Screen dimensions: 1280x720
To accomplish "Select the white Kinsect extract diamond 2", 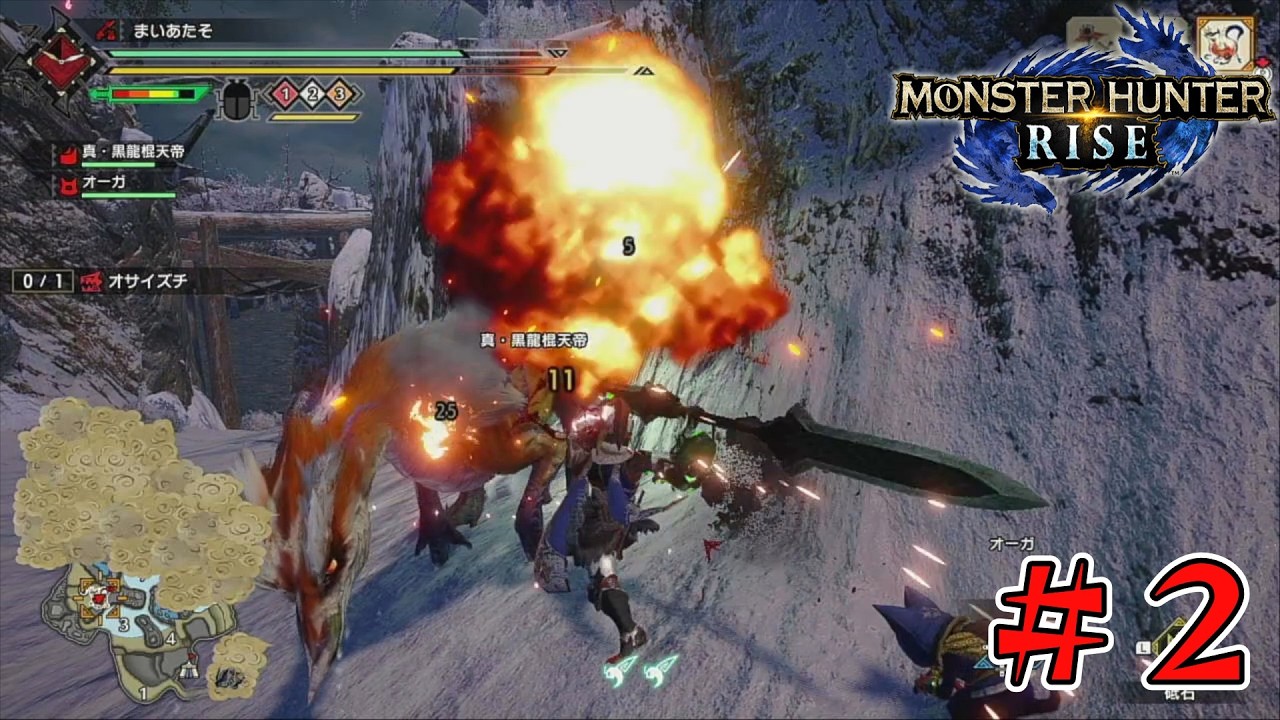I will click(x=312, y=94).
